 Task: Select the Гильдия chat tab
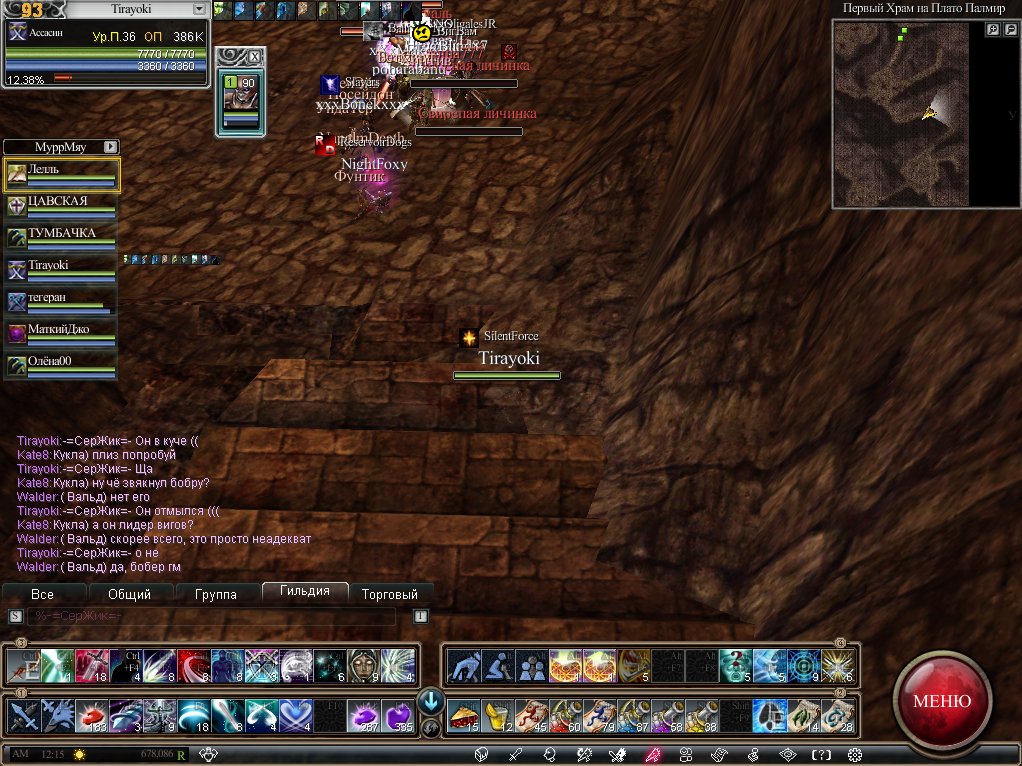pos(305,591)
